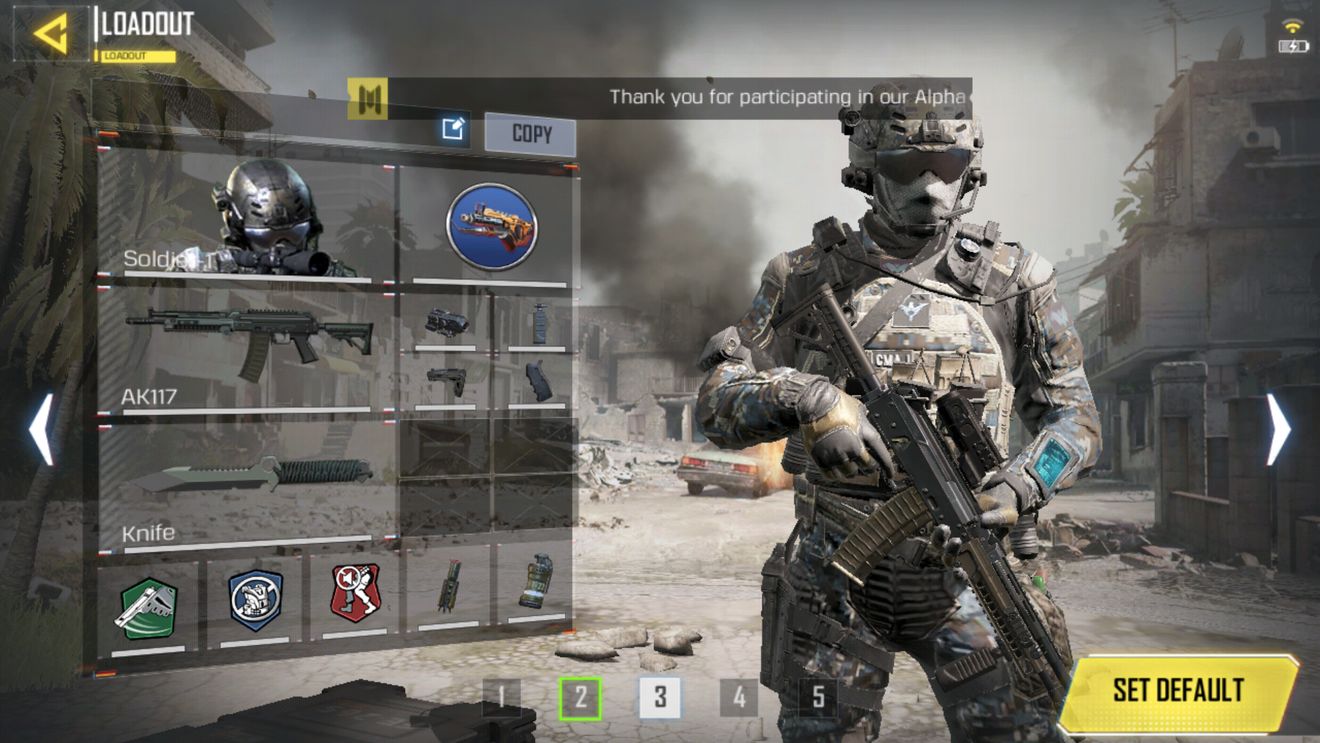This screenshot has width=1320, height=743.
Task: Set this loadout as default
Action: click(x=1178, y=691)
